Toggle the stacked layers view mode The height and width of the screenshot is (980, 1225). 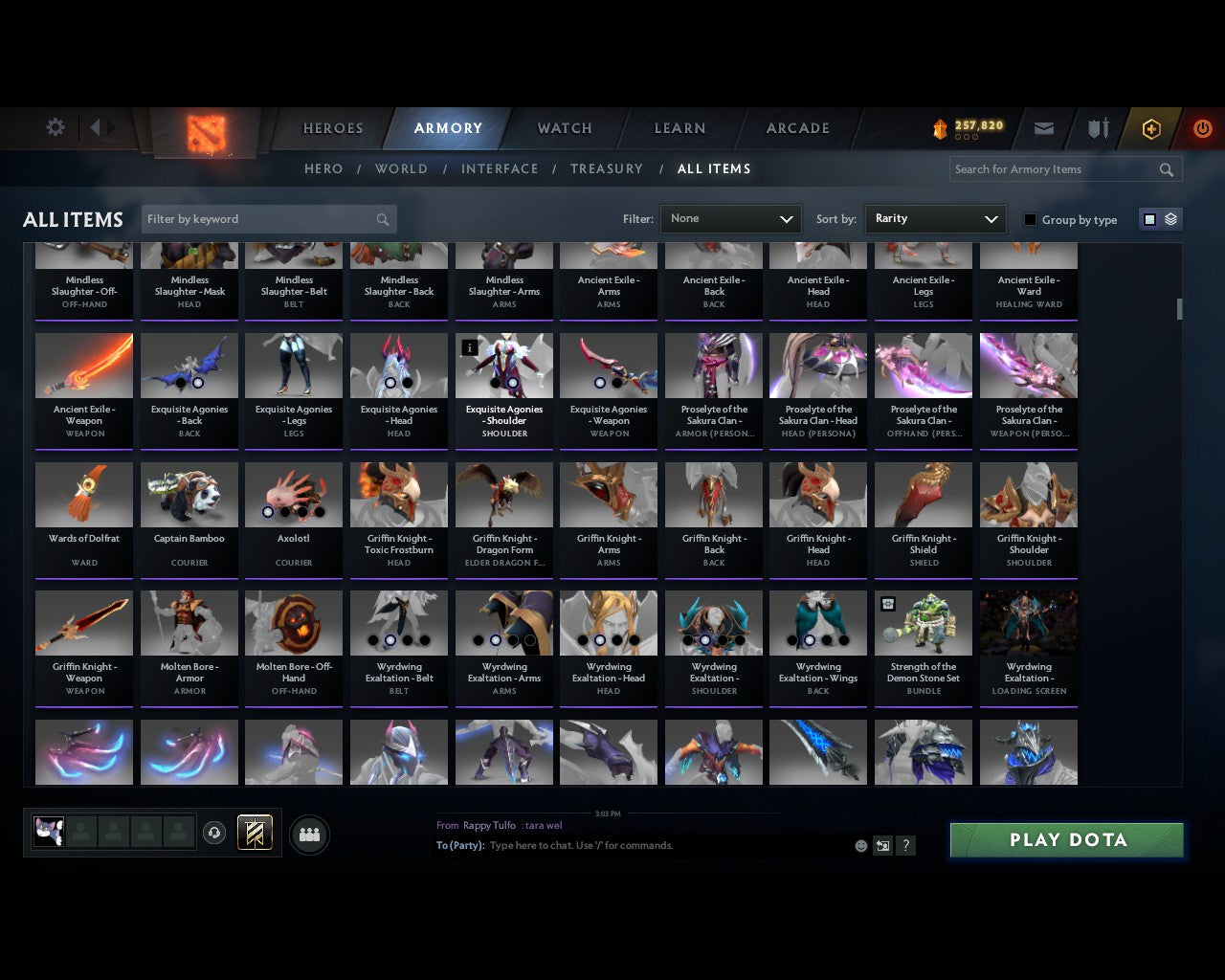(x=1169, y=218)
